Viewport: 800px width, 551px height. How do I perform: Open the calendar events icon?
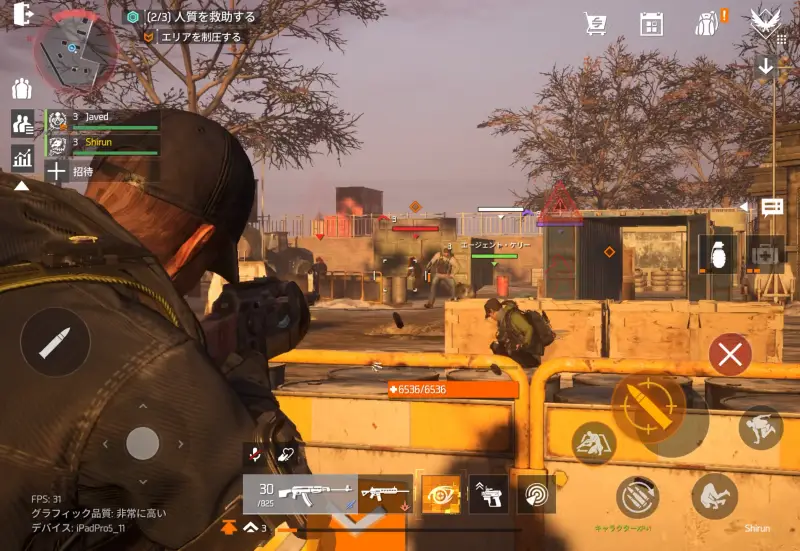coord(651,23)
